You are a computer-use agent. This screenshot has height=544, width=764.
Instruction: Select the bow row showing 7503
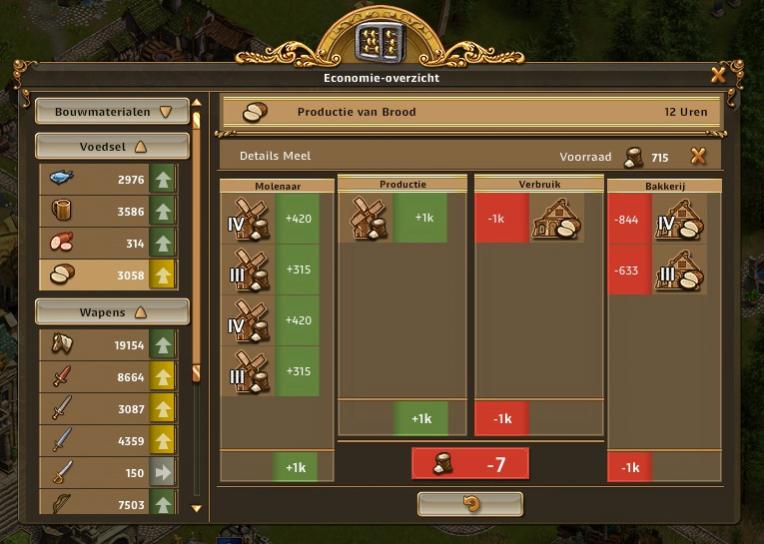pos(108,503)
